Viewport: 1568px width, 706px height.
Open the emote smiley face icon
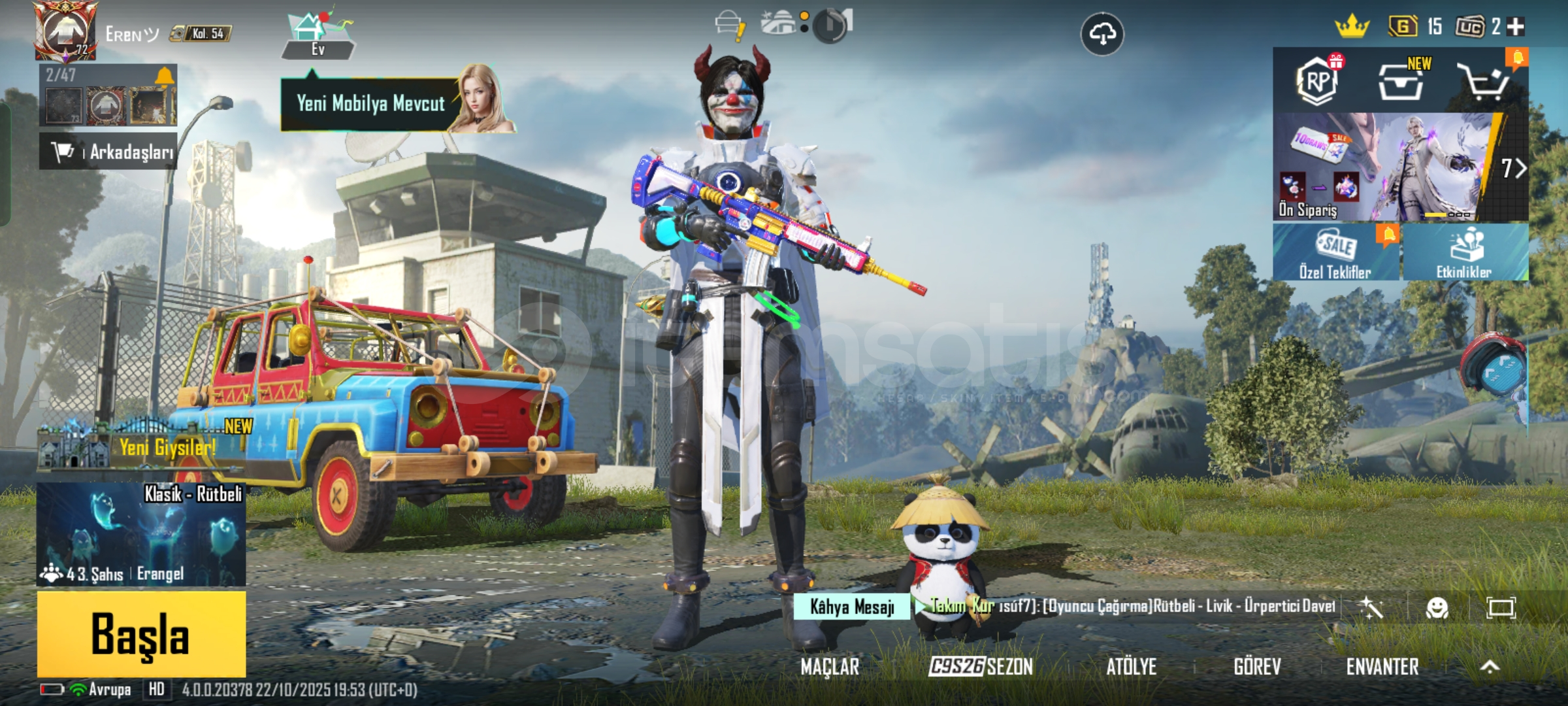[x=1437, y=609]
